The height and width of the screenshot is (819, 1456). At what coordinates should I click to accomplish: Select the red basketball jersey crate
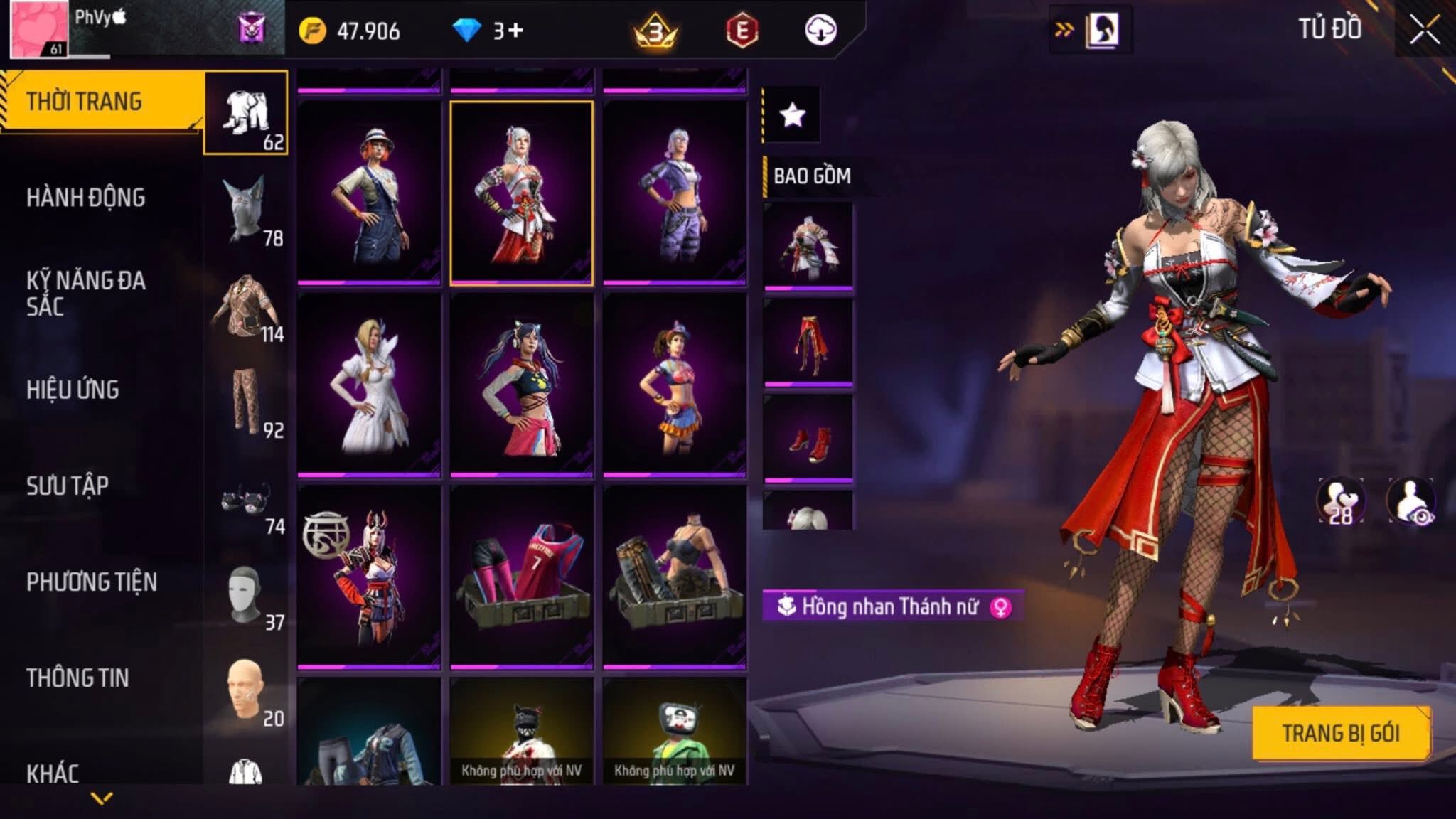tap(522, 577)
